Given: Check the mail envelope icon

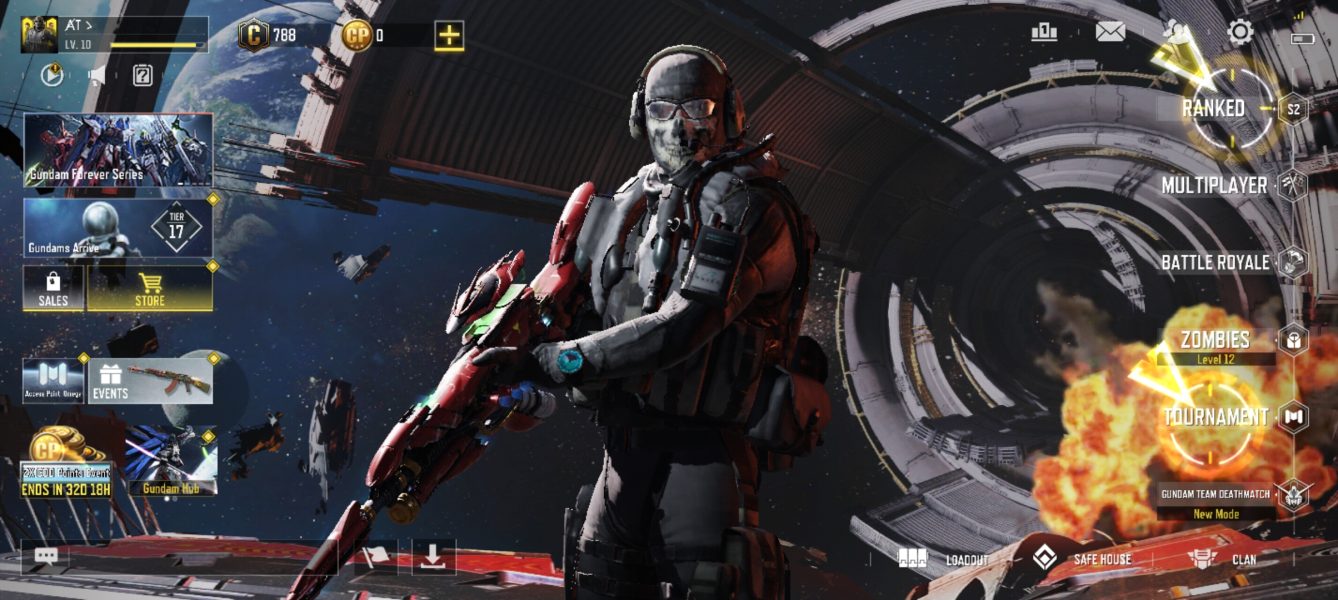Looking at the screenshot, I should coord(1110,32).
